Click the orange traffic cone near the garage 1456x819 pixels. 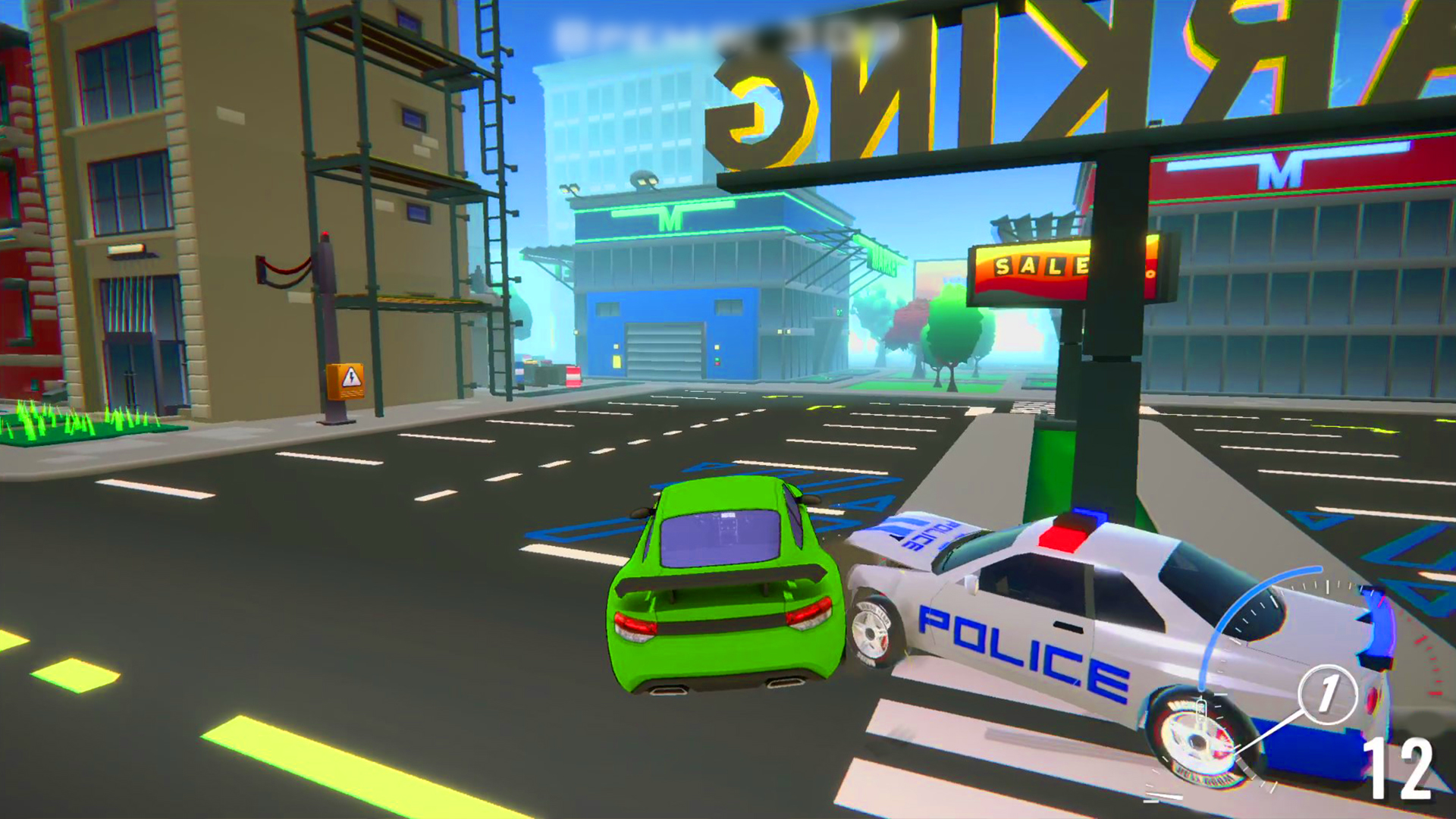(573, 377)
